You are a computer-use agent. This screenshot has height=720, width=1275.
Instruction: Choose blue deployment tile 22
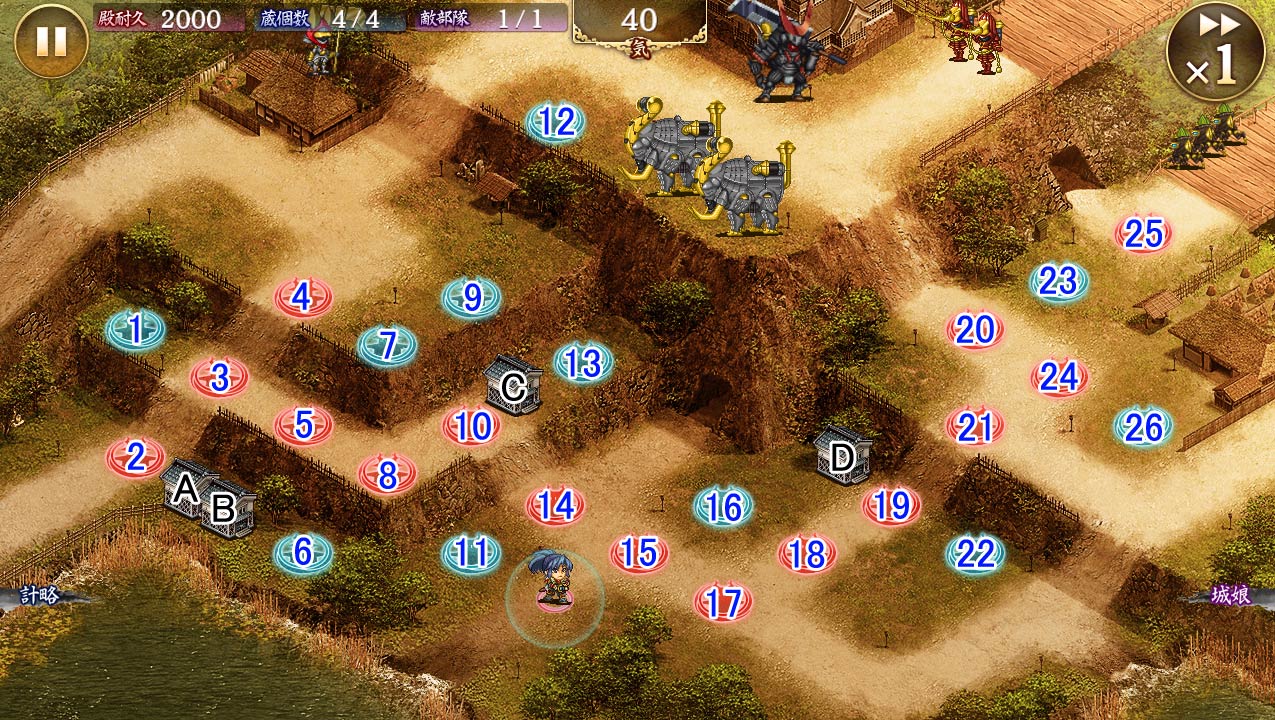pos(975,553)
